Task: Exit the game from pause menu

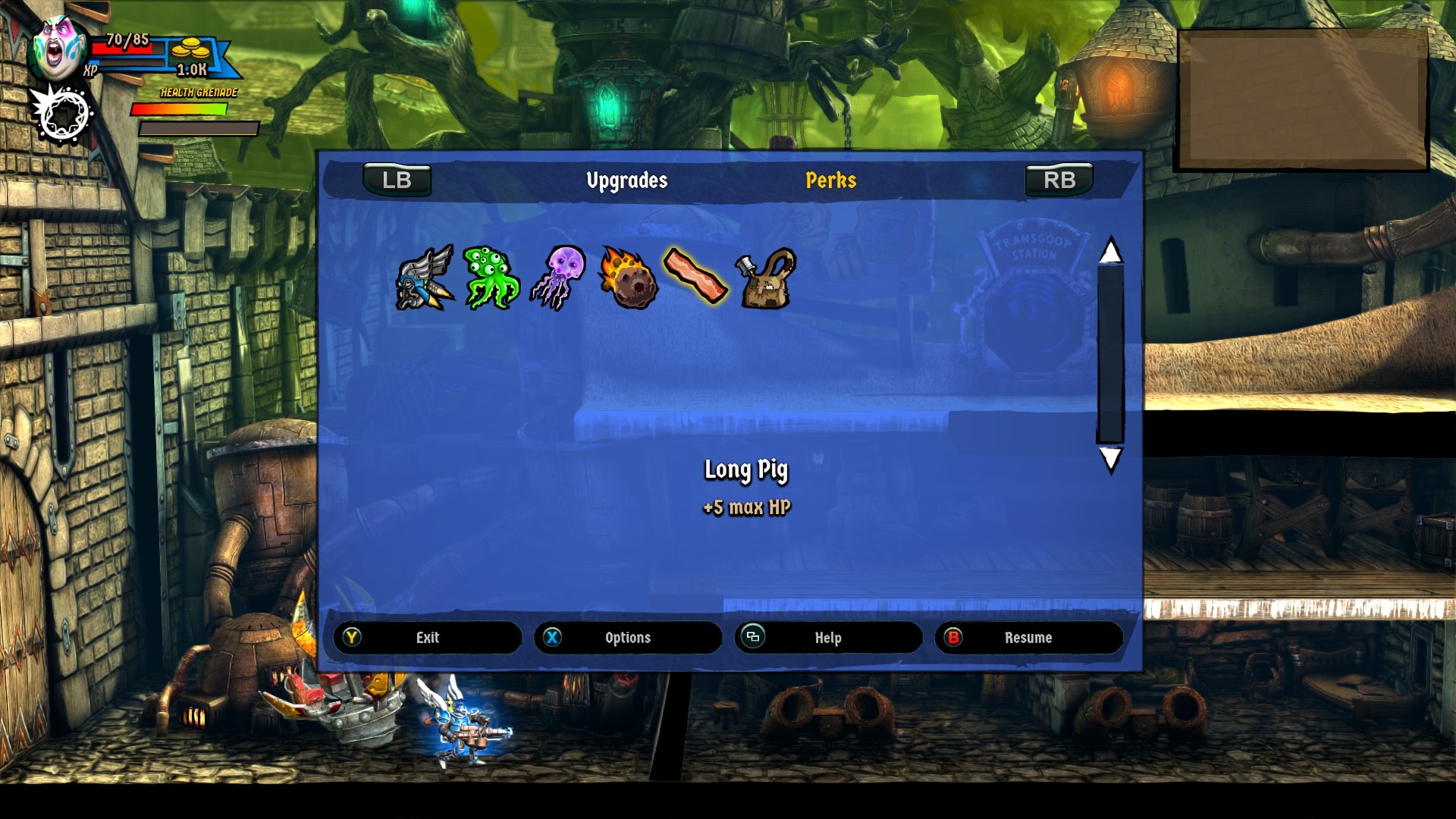Action: point(428,638)
